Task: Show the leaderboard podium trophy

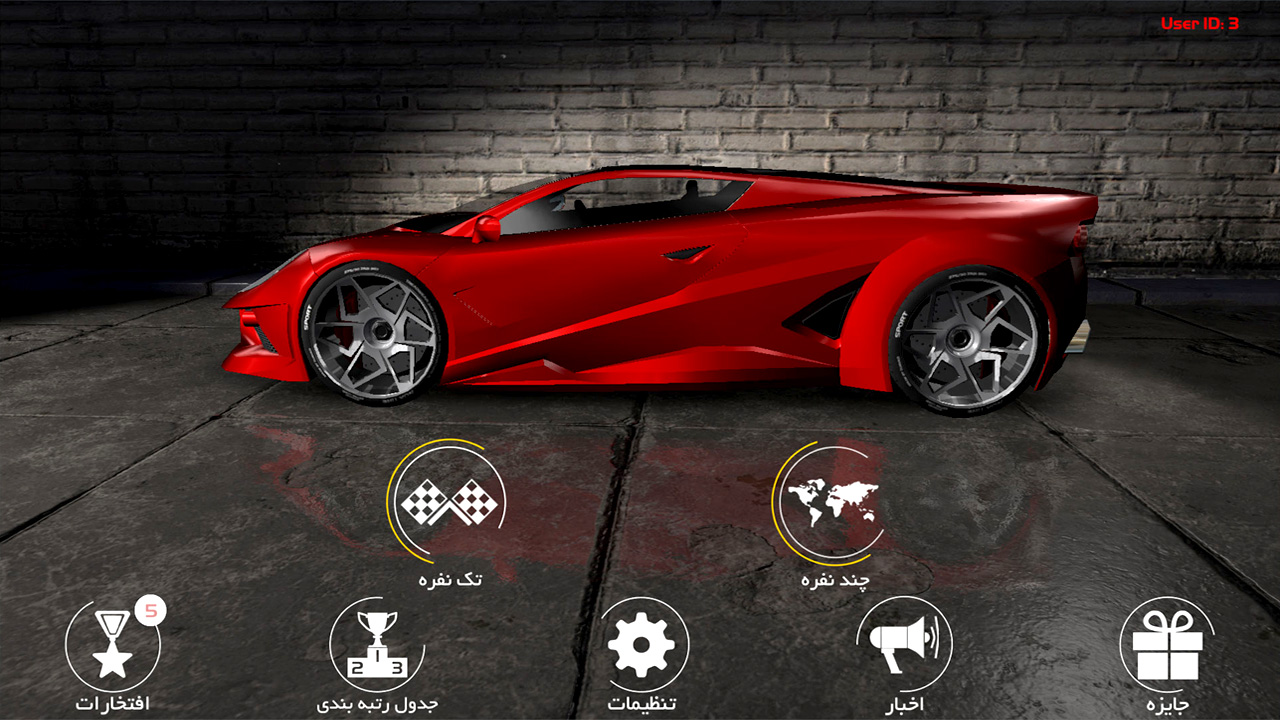Action: coord(377,645)
